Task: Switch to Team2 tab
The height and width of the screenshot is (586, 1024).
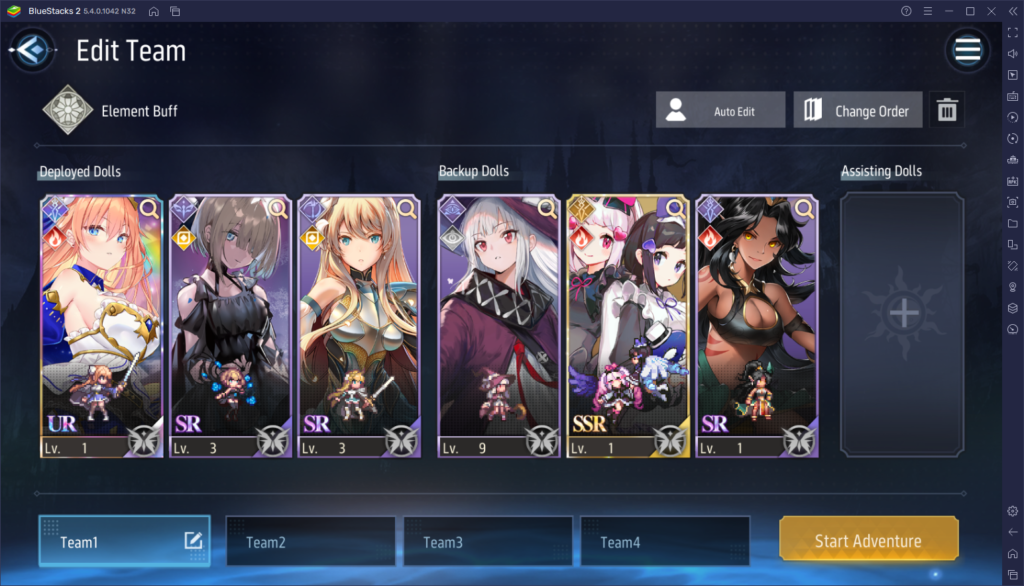Action: coord(310,542)
